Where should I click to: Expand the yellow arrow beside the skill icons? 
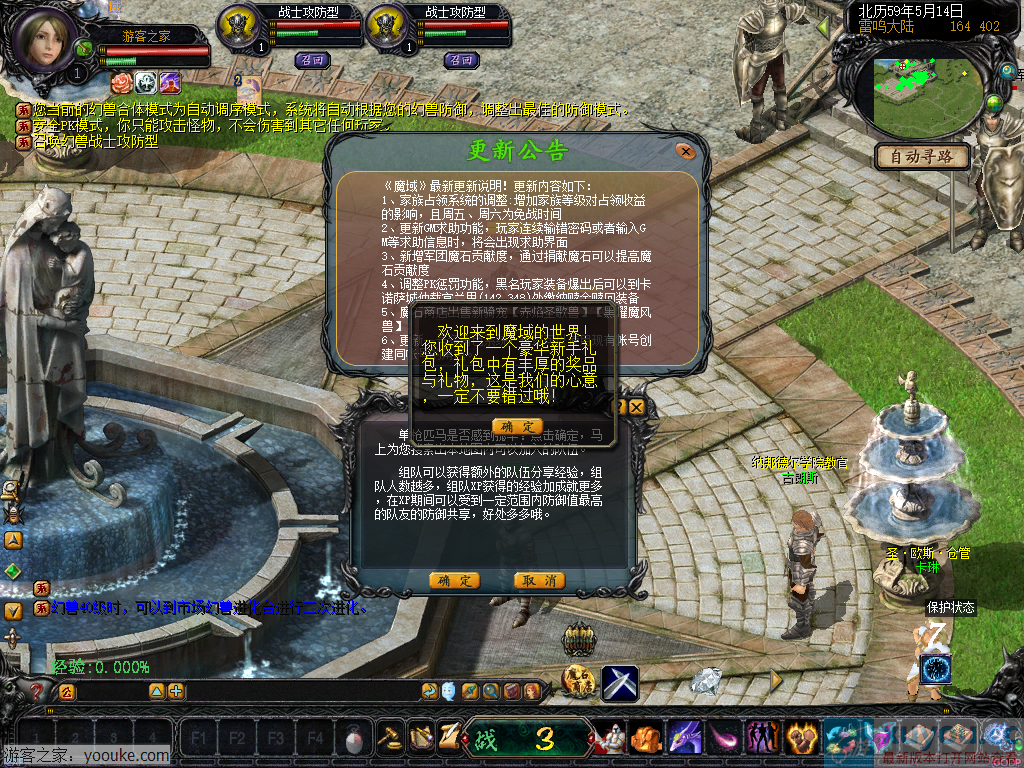(775, 680)
